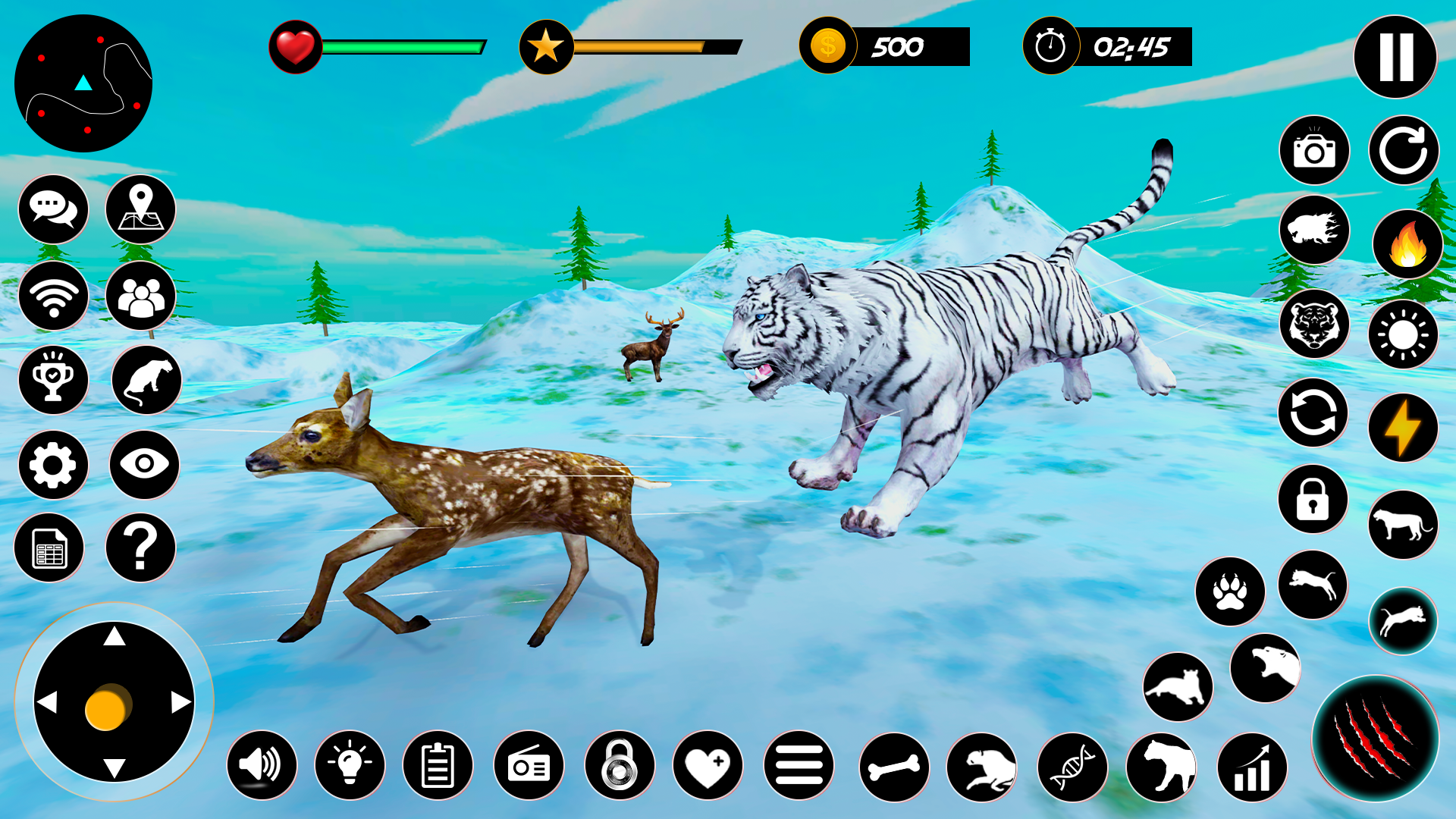Image resolution: width=1456 pixels, height=819 pixels.
Task: Tap the question mark help icon
Action: (x=140, y=548)
